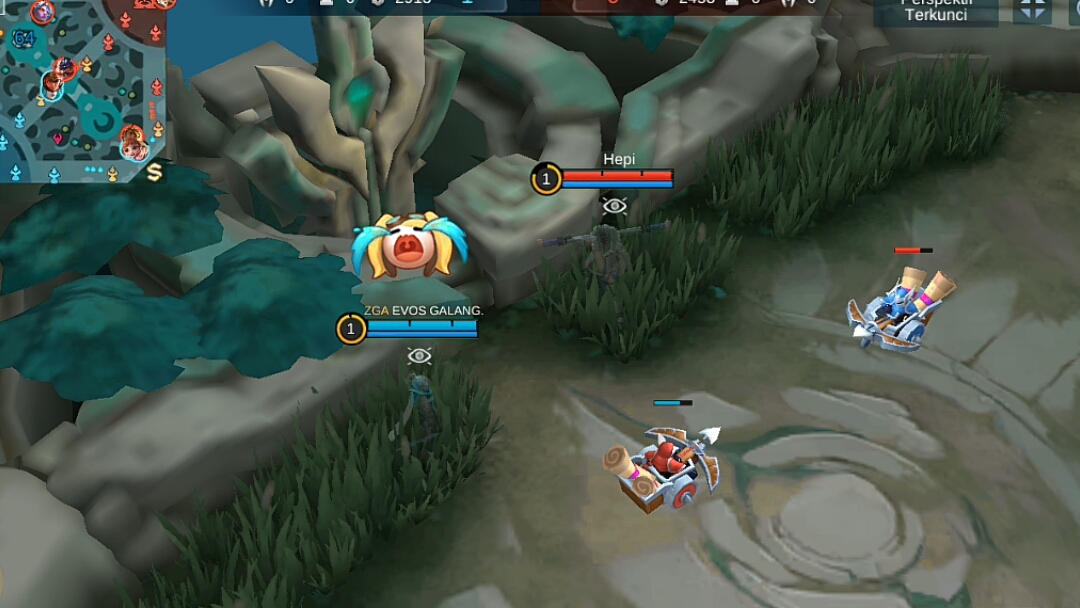Tap the gold S icon beside the minimap
The image size is (1080, 608).
click(x=154, y=172)
